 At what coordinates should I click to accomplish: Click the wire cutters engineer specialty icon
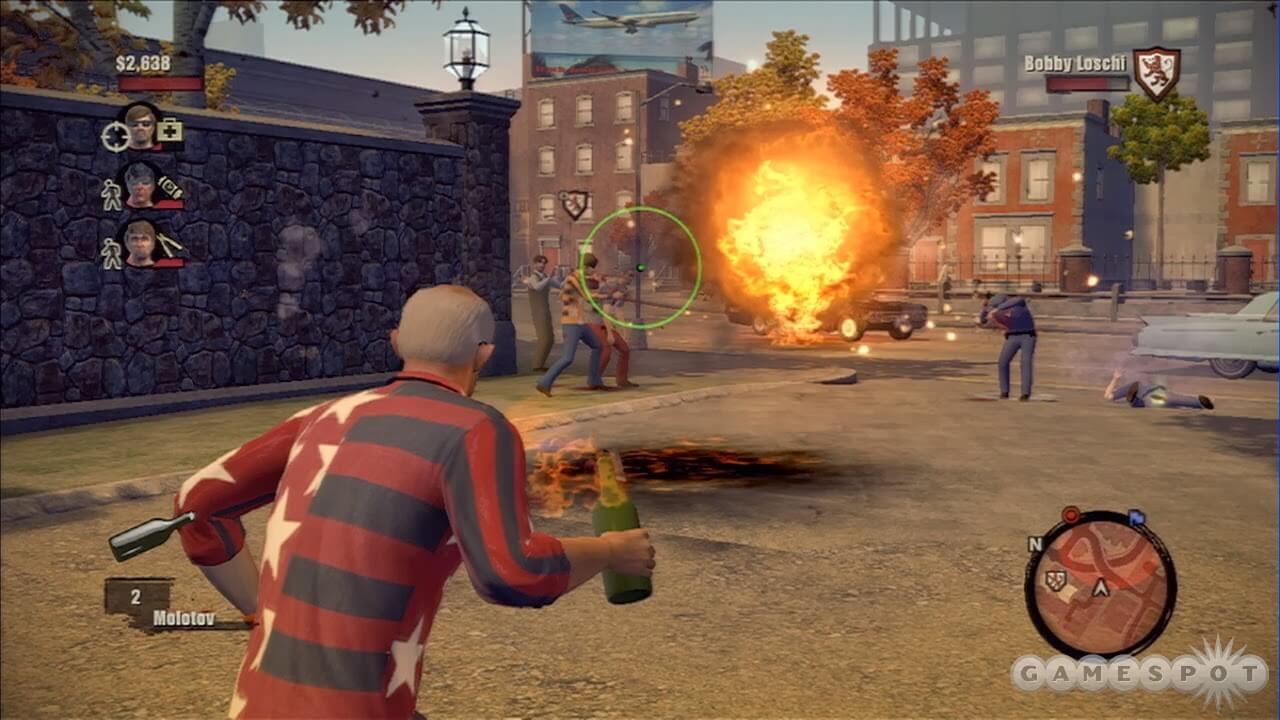[x=170, y=243]
